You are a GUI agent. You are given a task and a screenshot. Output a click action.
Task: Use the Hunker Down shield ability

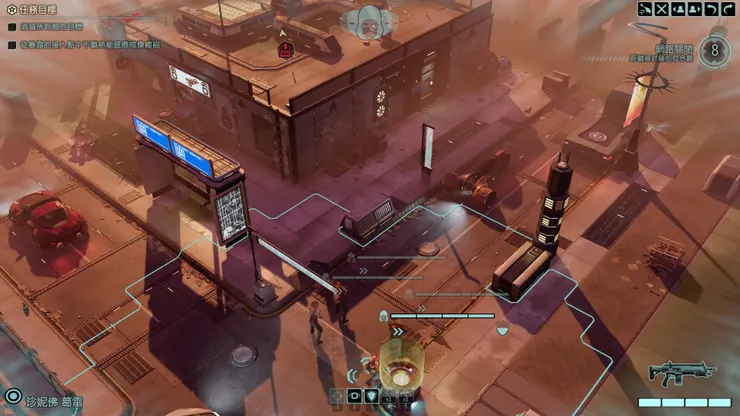click(x=371, y=396)
